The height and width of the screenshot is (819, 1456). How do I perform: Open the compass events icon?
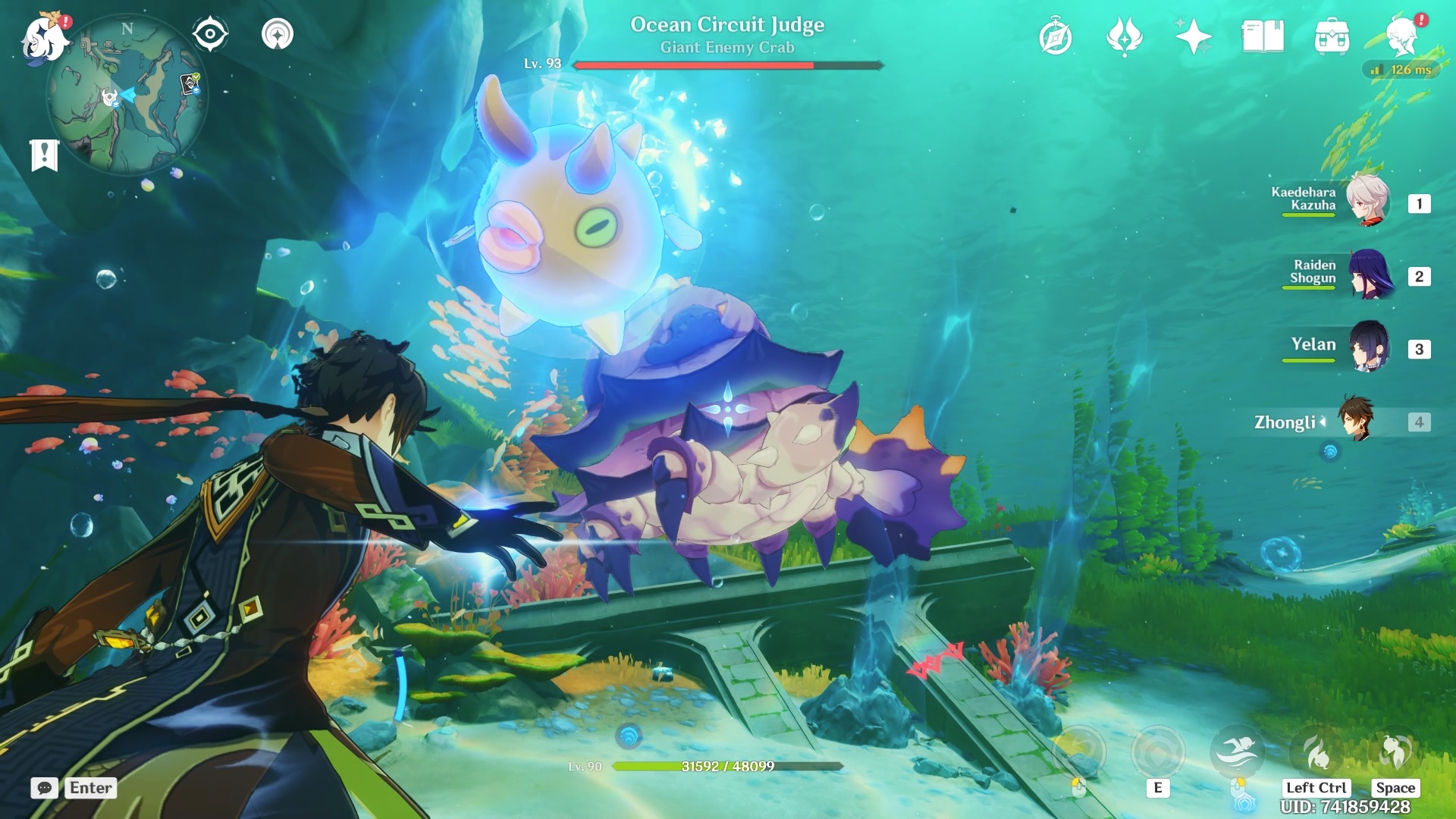click(x=1055, y=36)
